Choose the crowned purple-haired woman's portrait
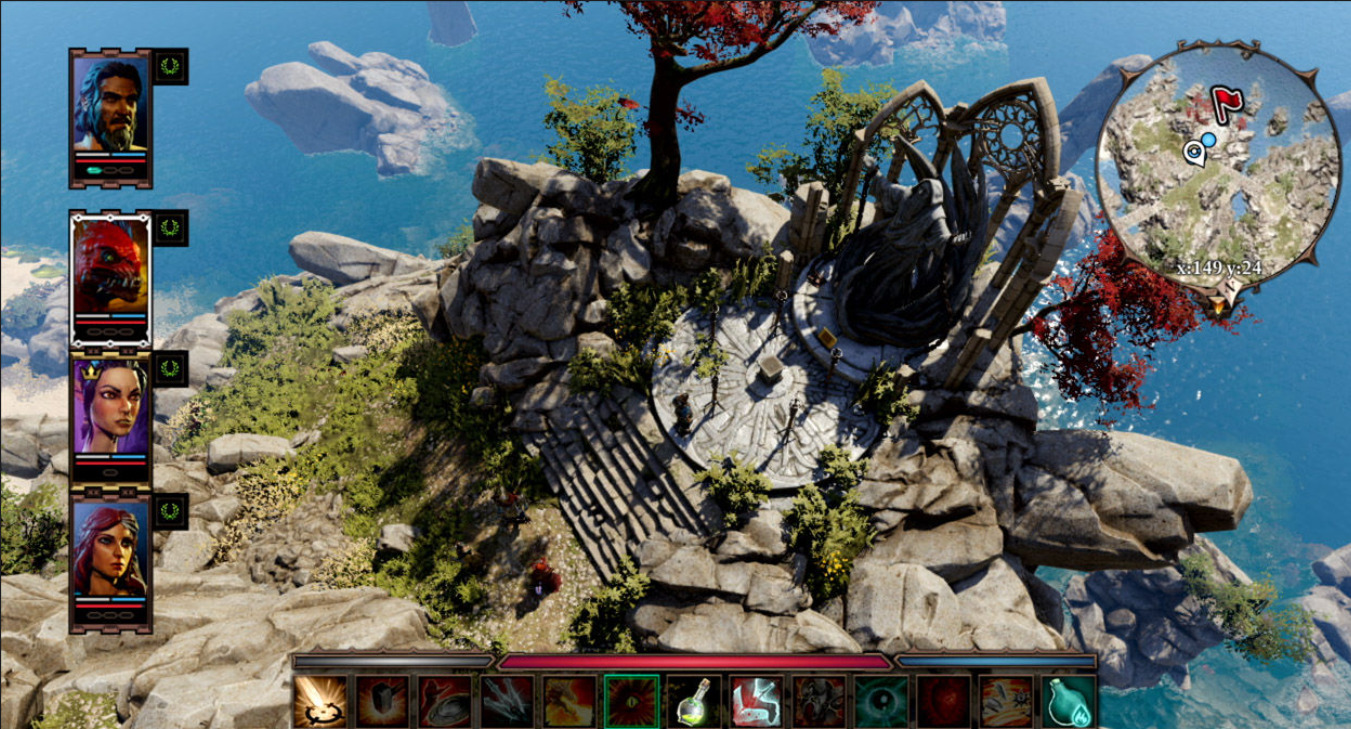Viewport: 1351px width, 729px height. coord(110,406)
